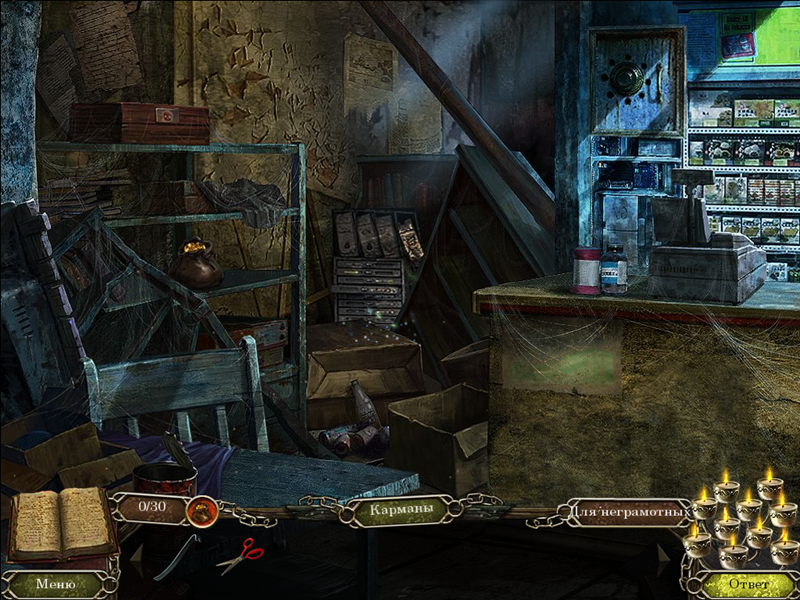The image size is (800, 600).
Task: Select the red scissors in inventory
Action: tap(241, 555)
